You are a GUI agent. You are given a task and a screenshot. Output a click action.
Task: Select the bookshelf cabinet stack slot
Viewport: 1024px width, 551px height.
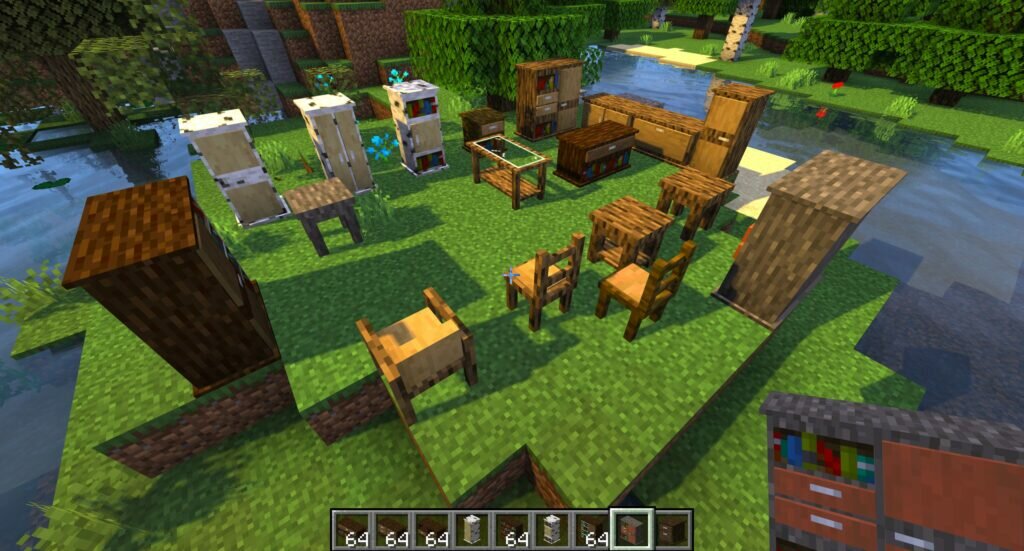pyautogui.click(x=594, y=528)
